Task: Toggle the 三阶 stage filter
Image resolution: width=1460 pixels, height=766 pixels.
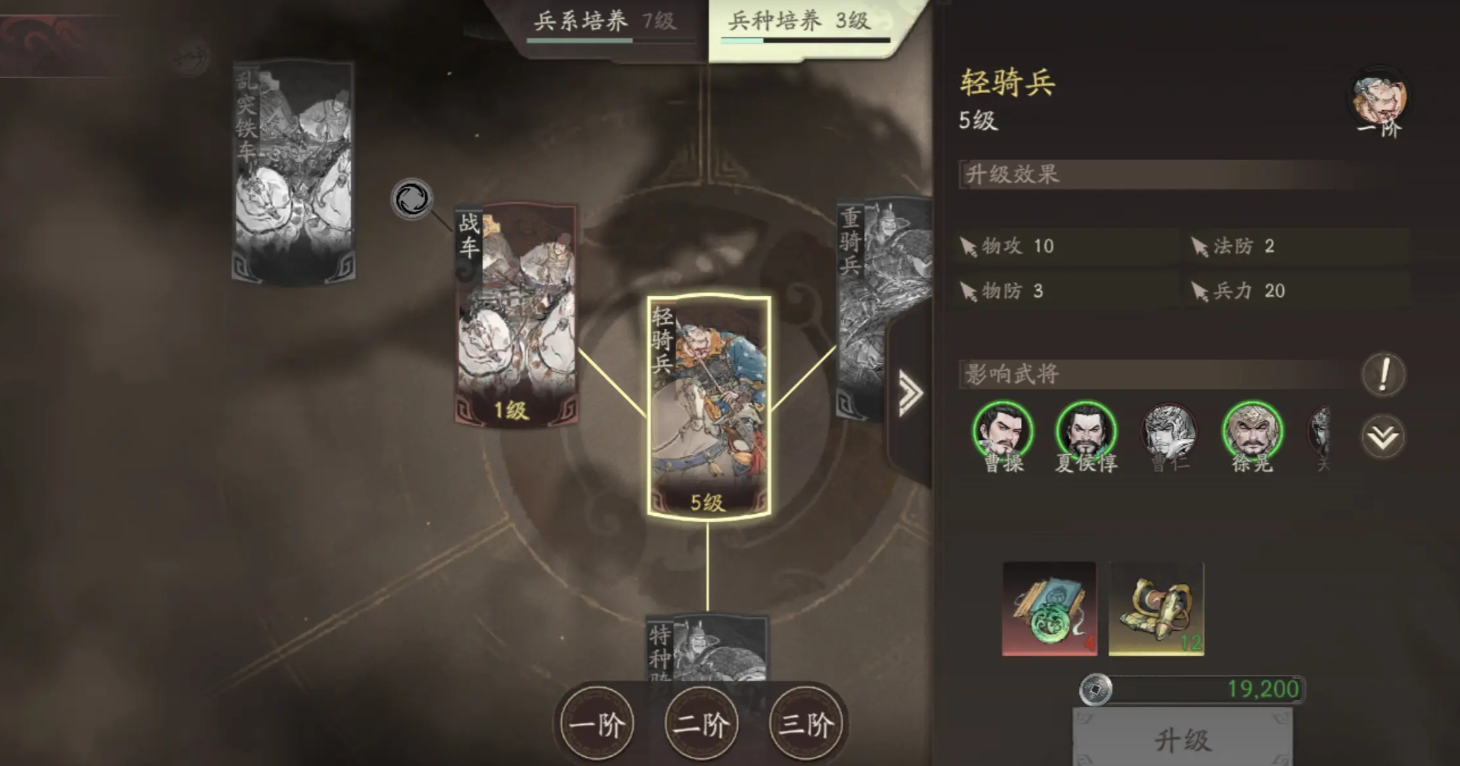Action: [x=806, y=725]
